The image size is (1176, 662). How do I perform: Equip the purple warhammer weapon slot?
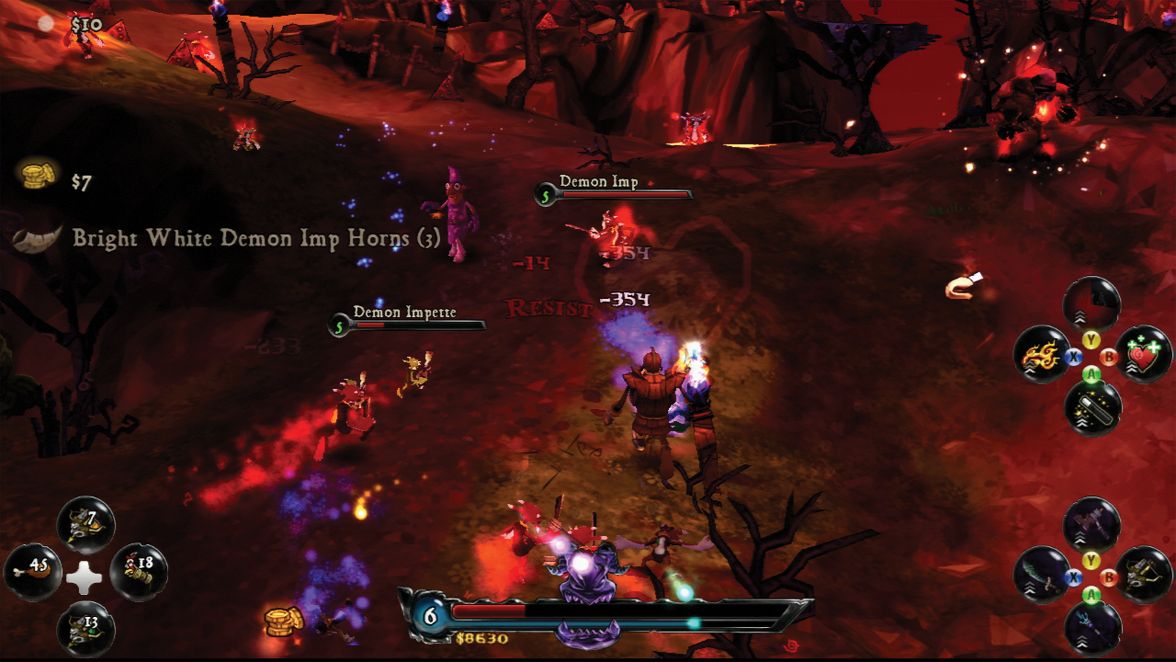[1092, 523]
